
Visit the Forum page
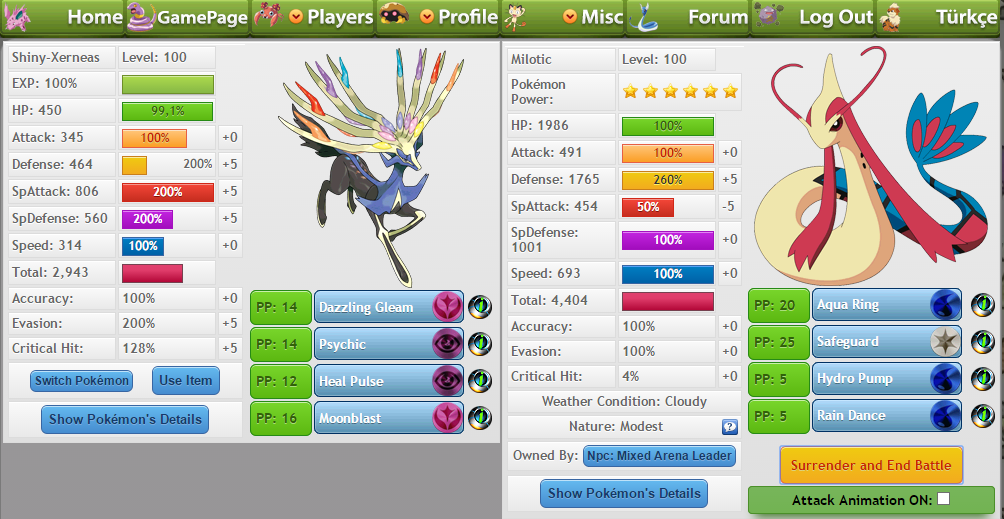tap(717, 17)
